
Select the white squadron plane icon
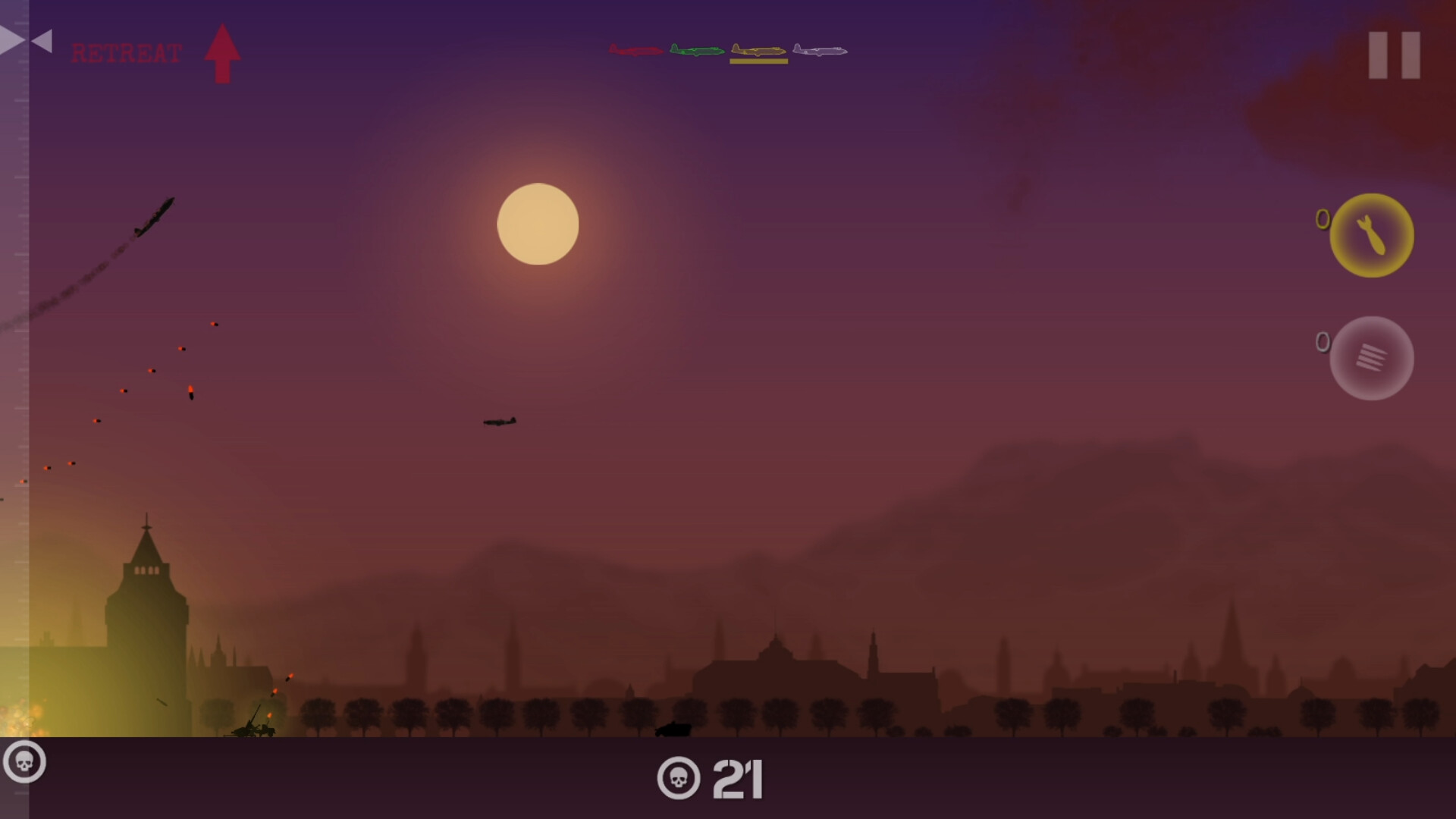(x=820, y=50)
